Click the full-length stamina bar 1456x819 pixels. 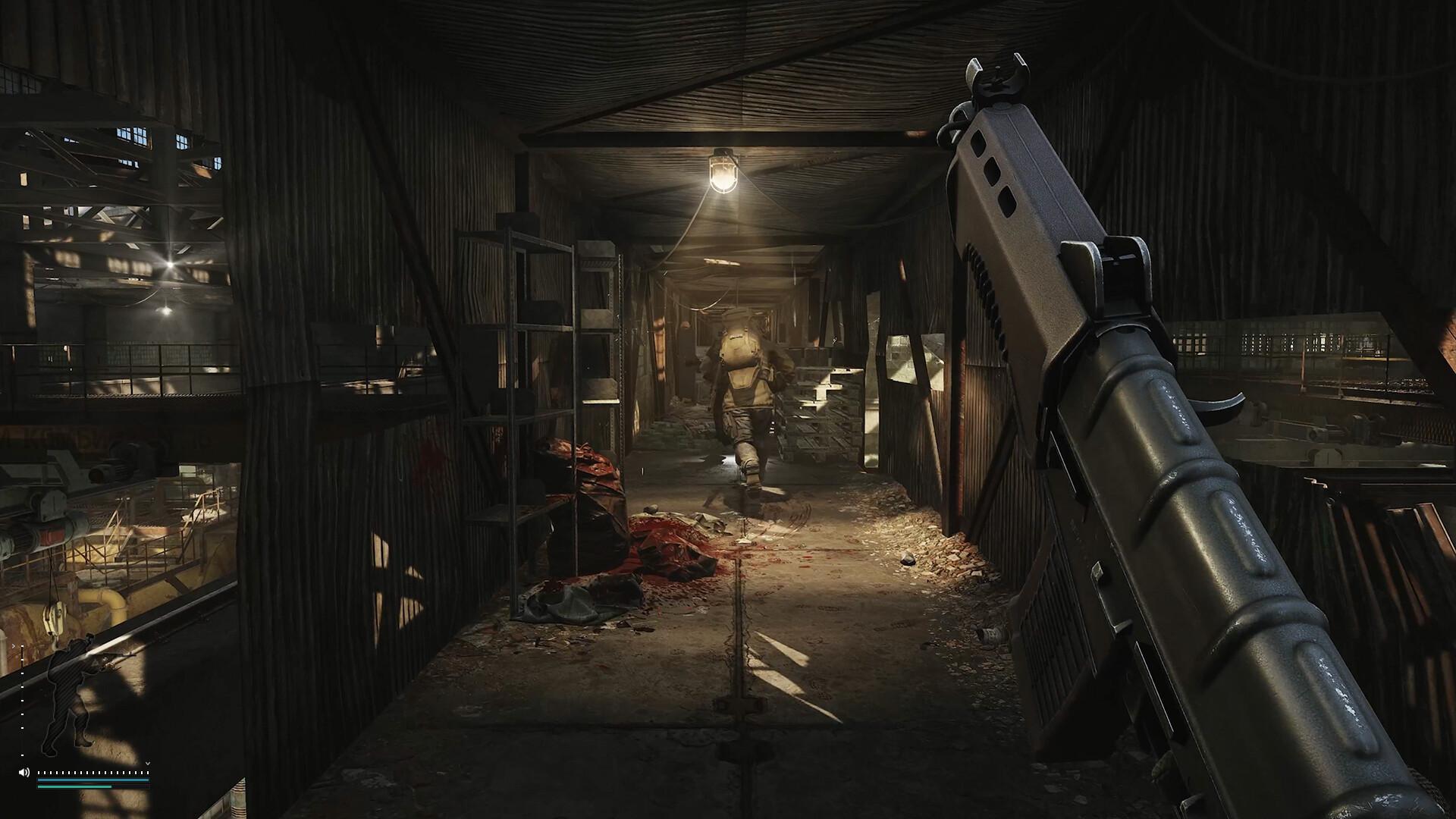93,780
